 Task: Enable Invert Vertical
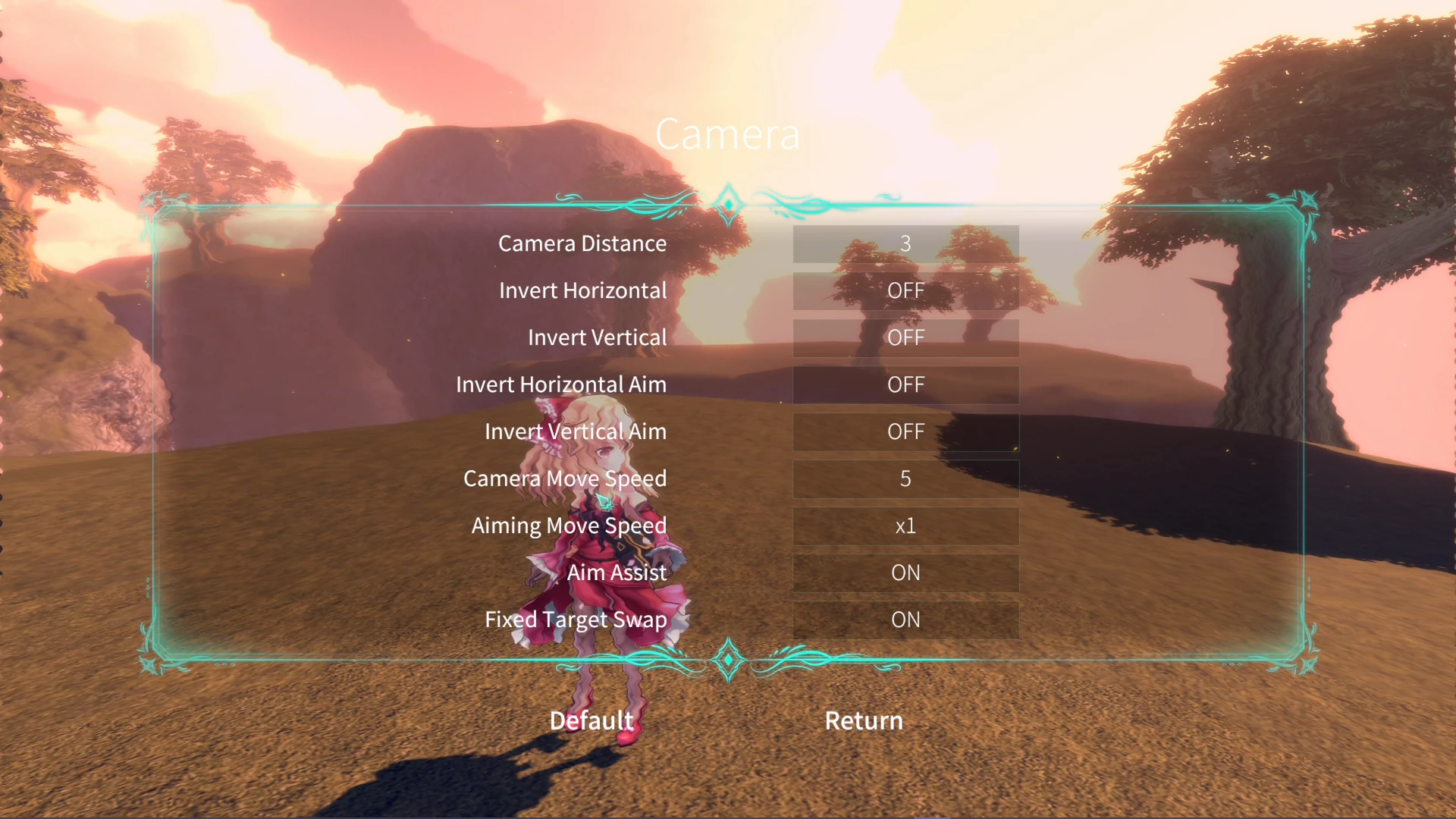coord(905,337)
